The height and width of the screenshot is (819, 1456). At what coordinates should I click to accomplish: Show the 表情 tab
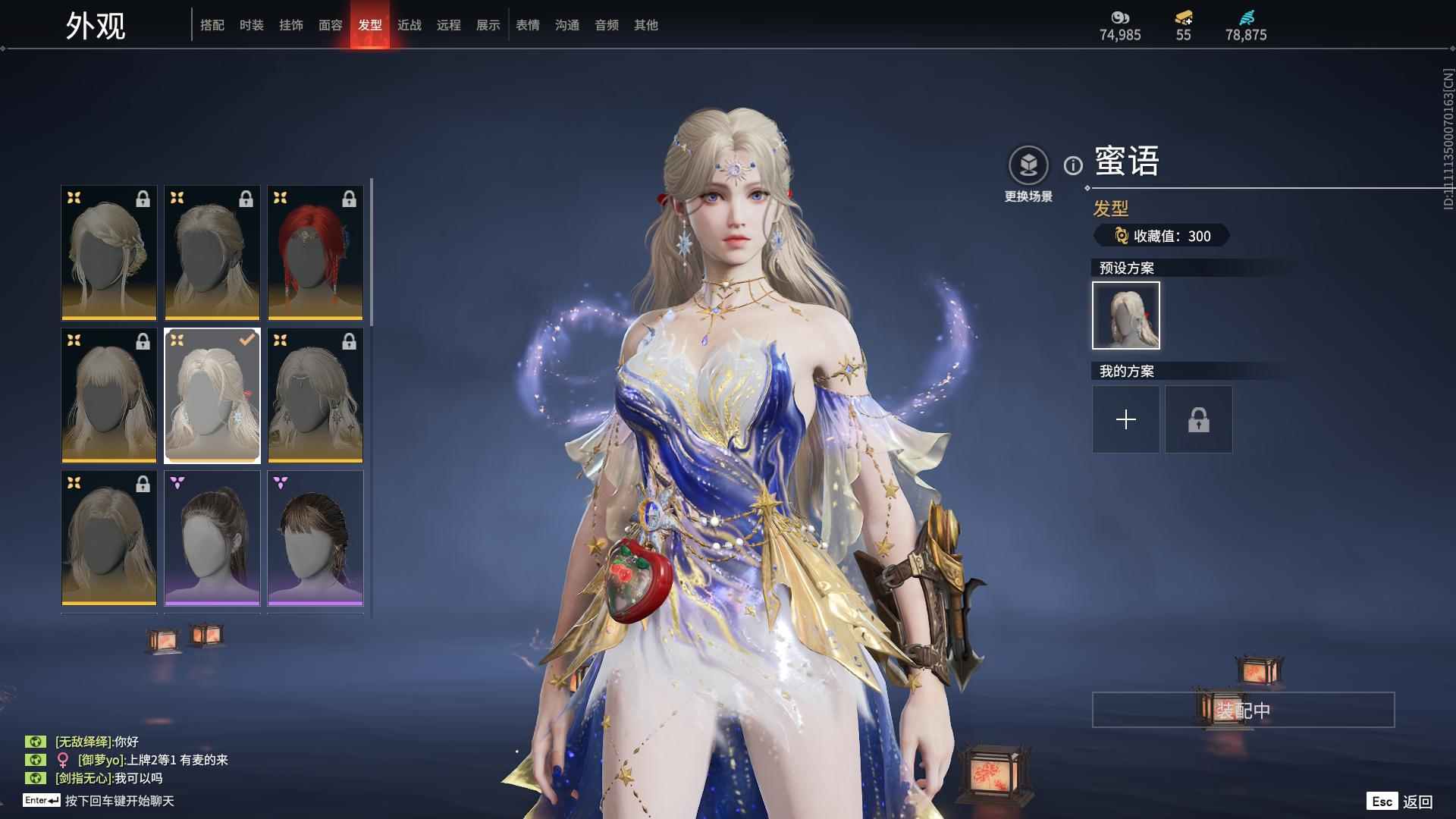pos(528,25)
